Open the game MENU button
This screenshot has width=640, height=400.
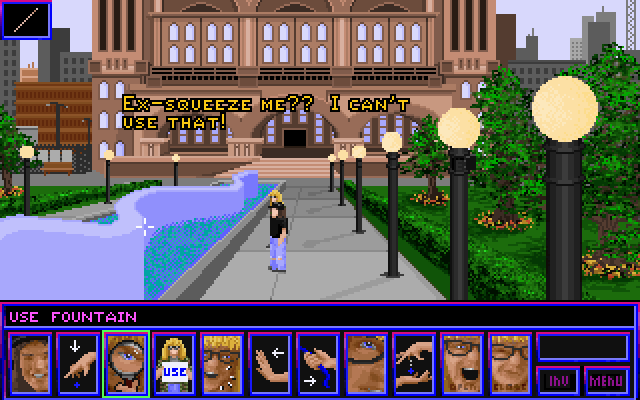(607, 381)
